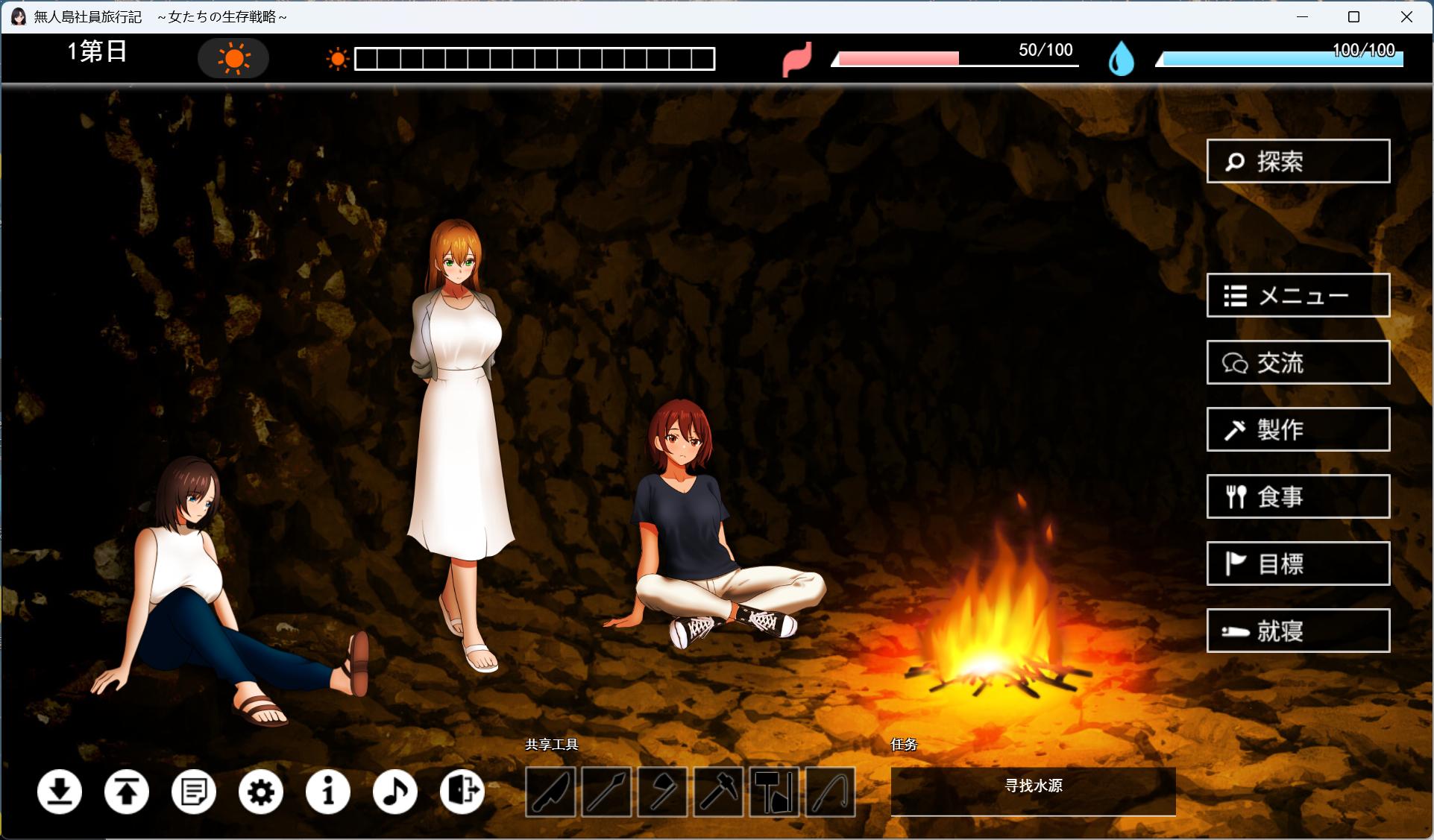The image size is (1434, 840).
Task: Select the knife shared tool
Action: click(x=550, y=792)
